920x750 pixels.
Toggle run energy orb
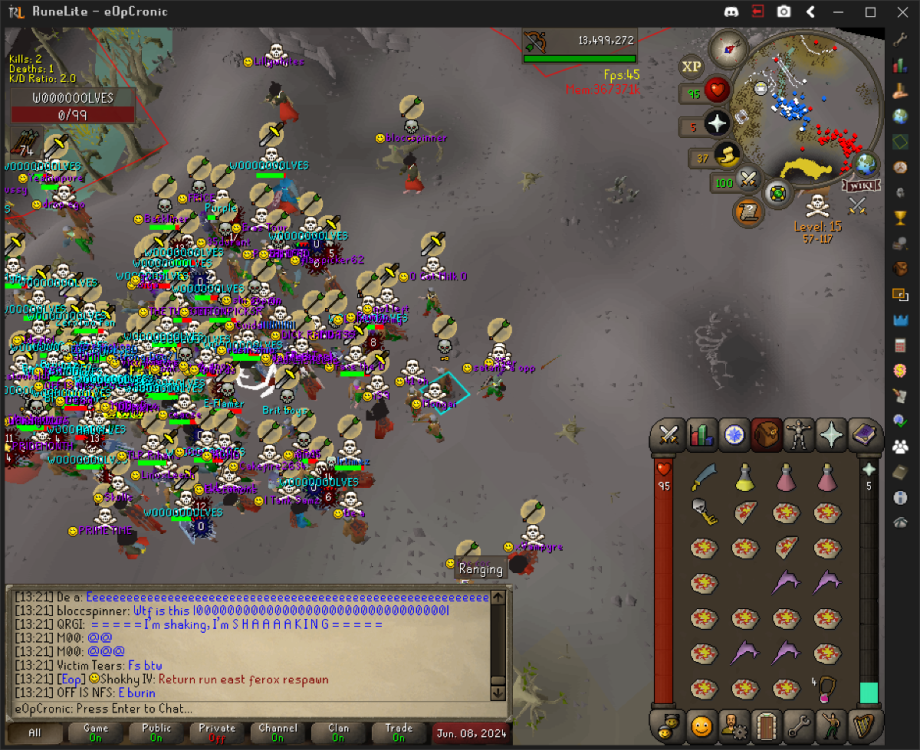tap(727, 155)
